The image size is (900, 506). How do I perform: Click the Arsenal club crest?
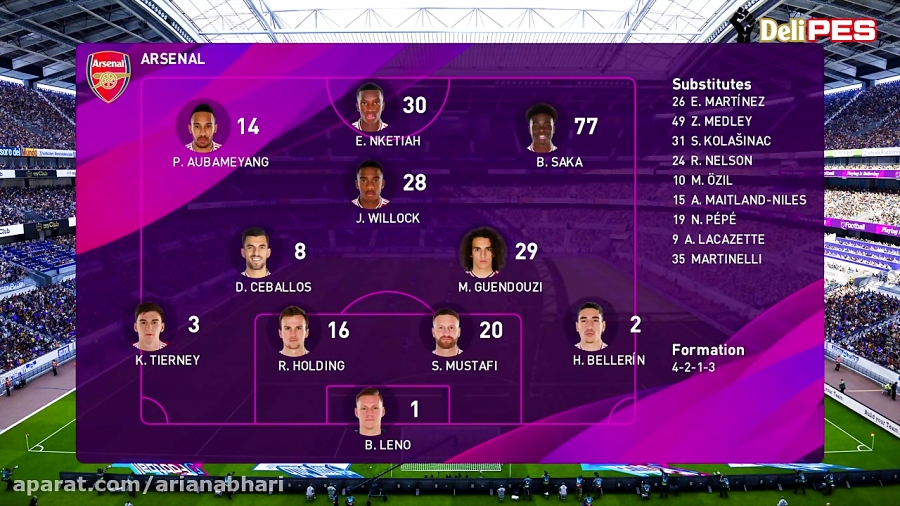point(108,76)
